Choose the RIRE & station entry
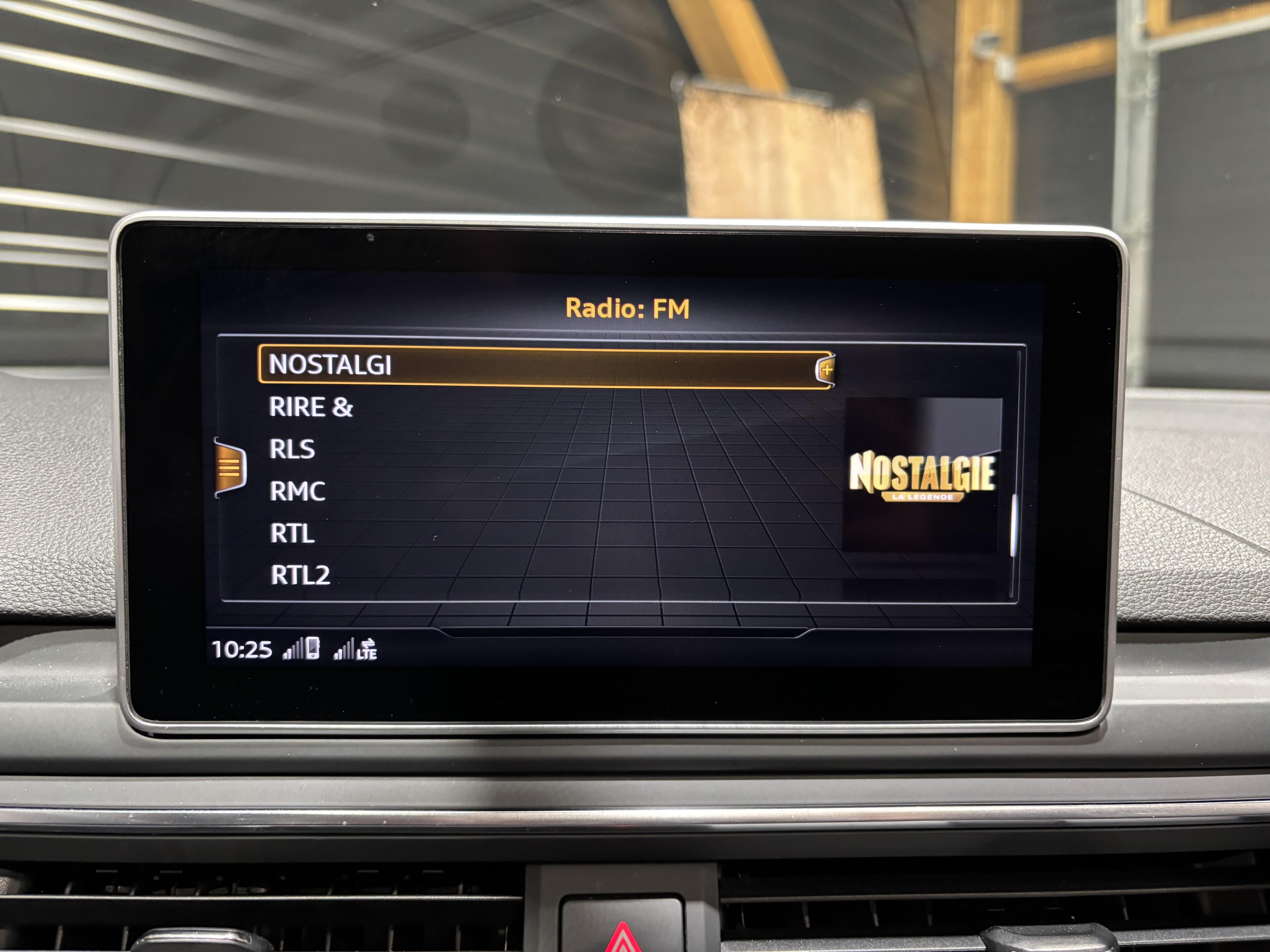This screenshot has width=1270, height=952. point(311,407)
